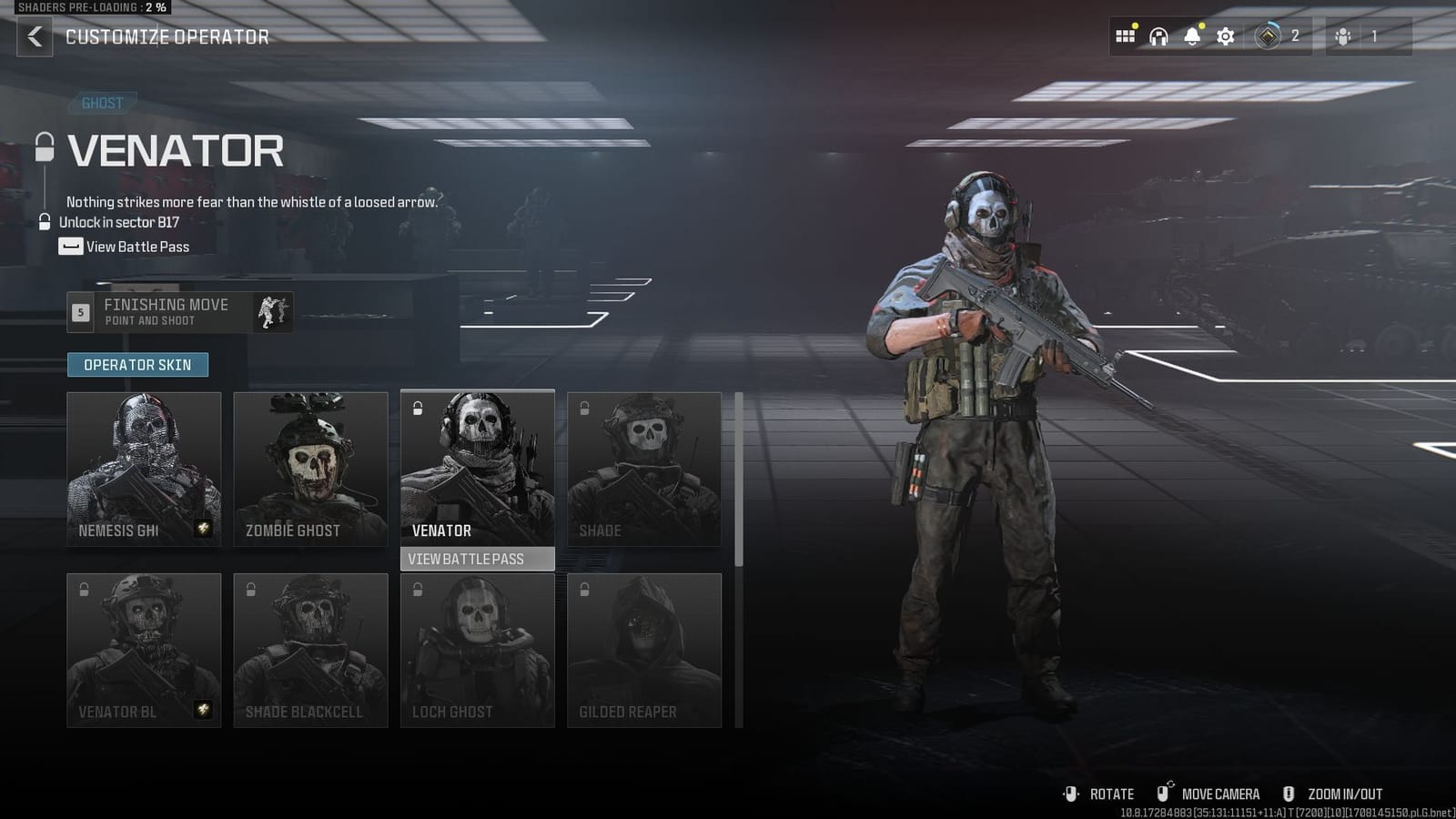The height and width of the screenshot is (819, 1456).
Task: Open voice chat headset settings
Action: point(1157,35)
